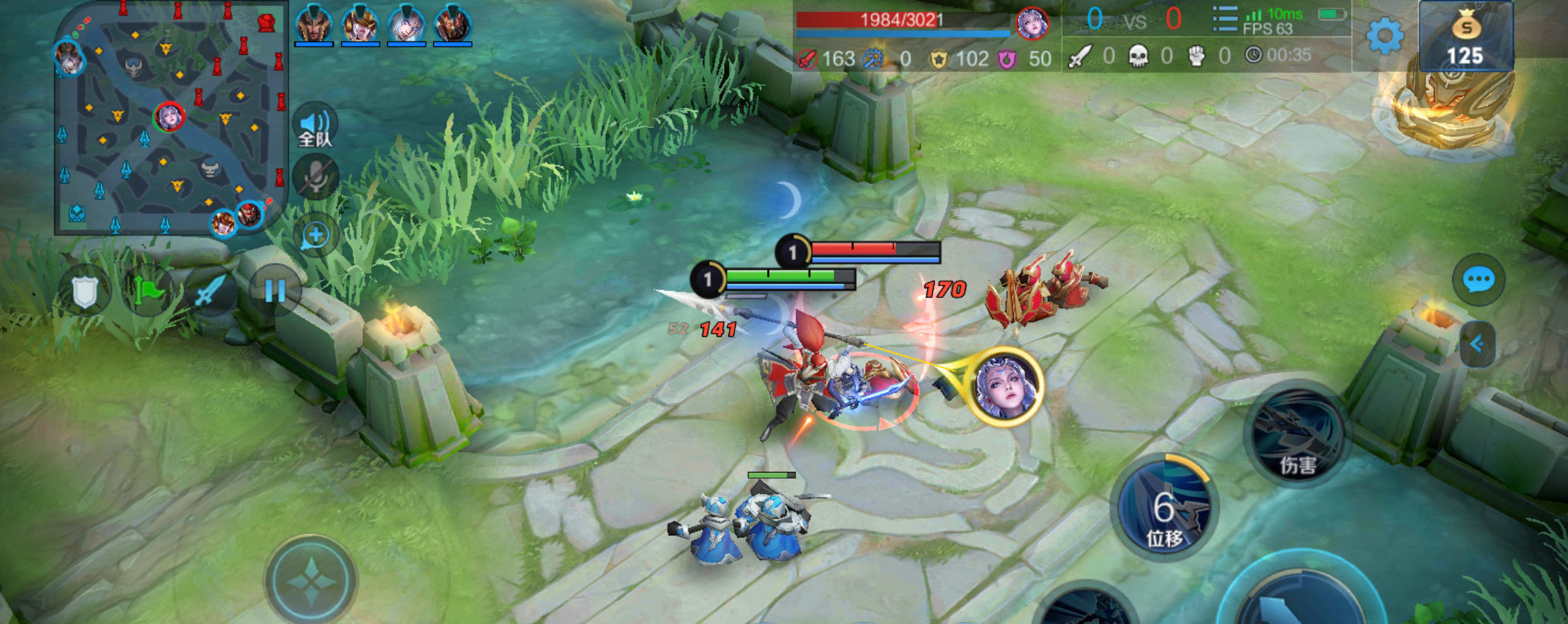
Task: Open settings with the gear icon
Action: pyautogui.click(x=1384, y=36)
